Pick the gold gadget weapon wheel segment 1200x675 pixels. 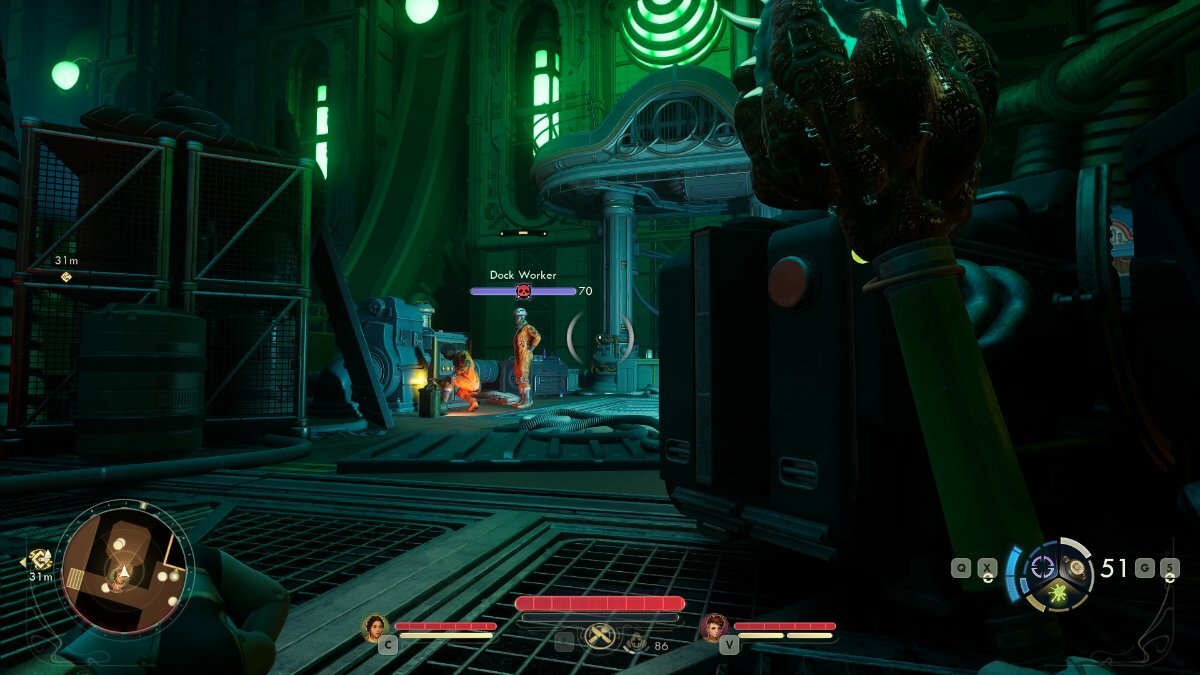point(1077,567)
